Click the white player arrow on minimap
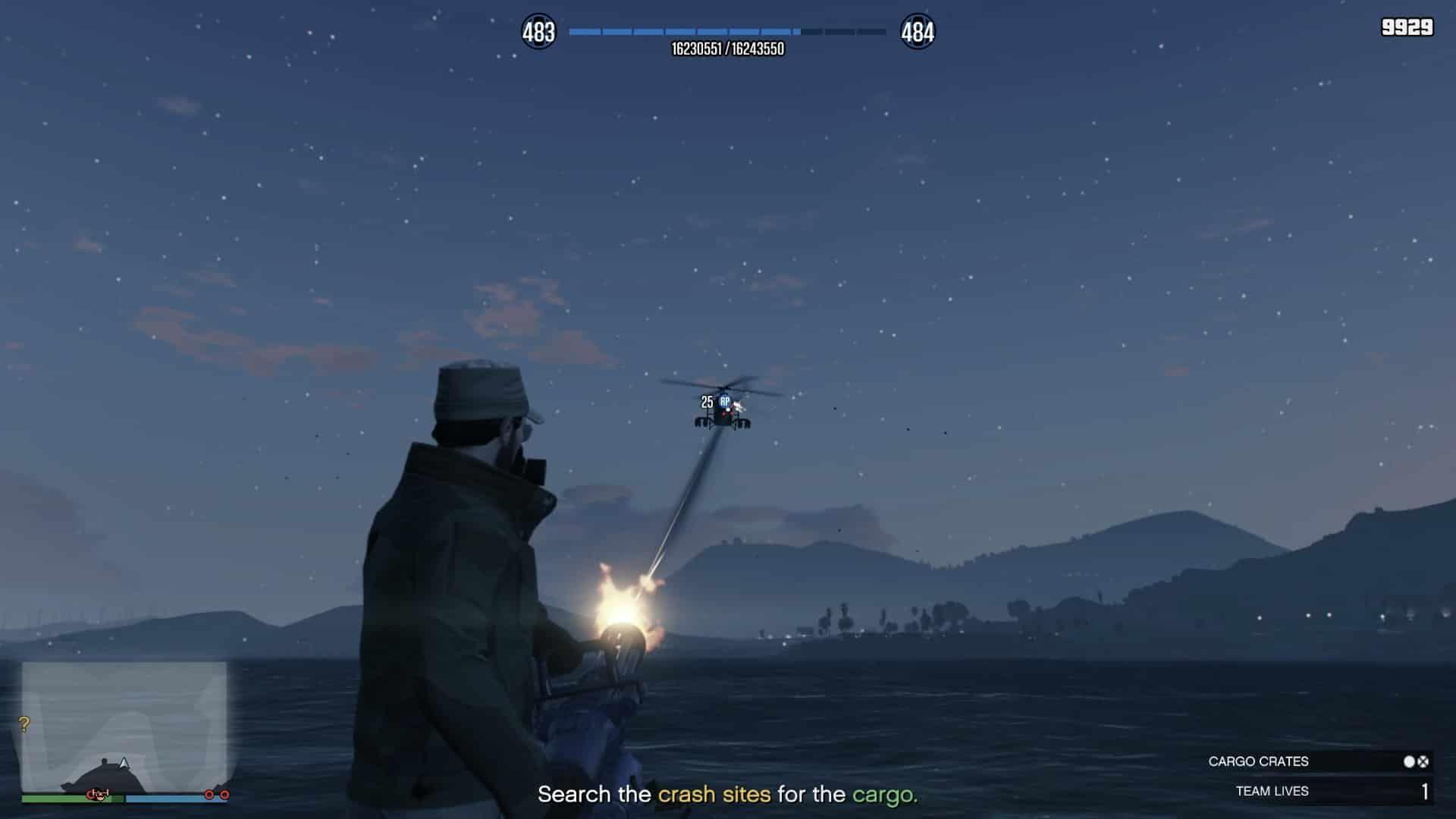 click(x=124, y=763)
